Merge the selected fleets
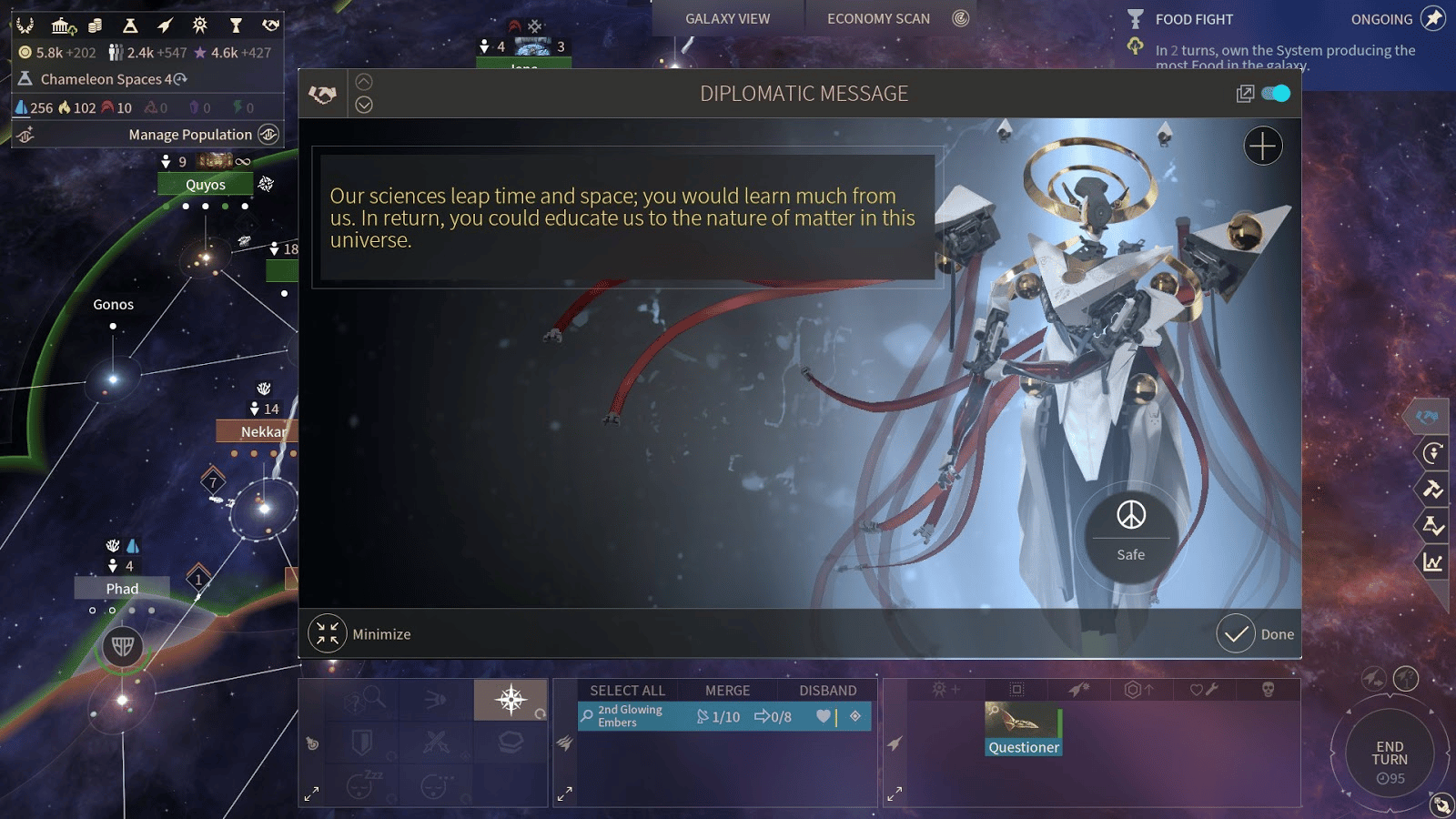Image resolution: width=1456 pixels, height=819 pixels. coord(727,691)
